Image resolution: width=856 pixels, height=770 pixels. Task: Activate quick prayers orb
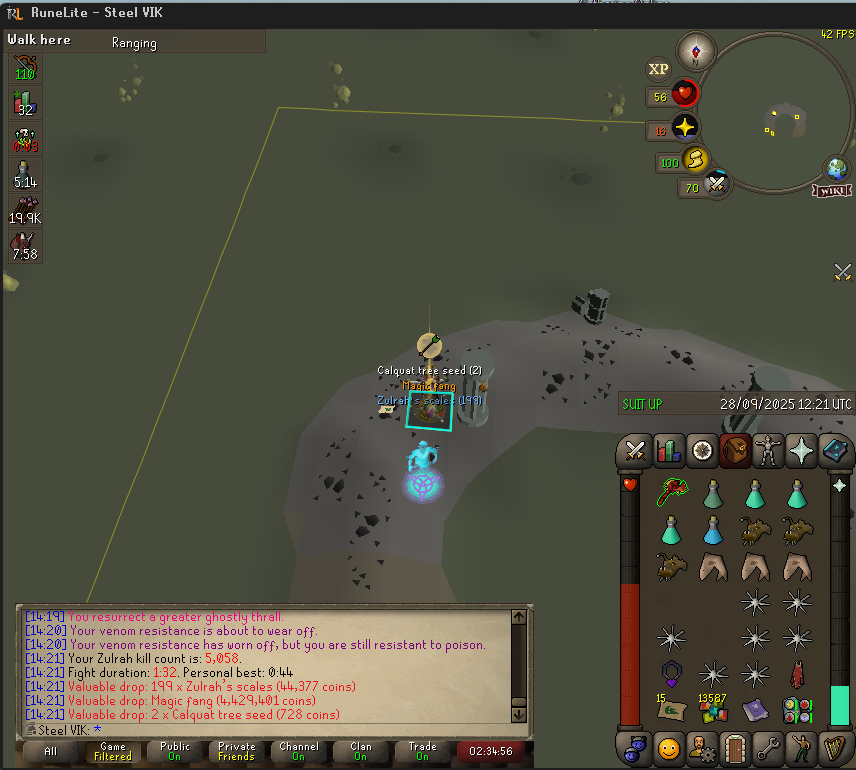685,127
